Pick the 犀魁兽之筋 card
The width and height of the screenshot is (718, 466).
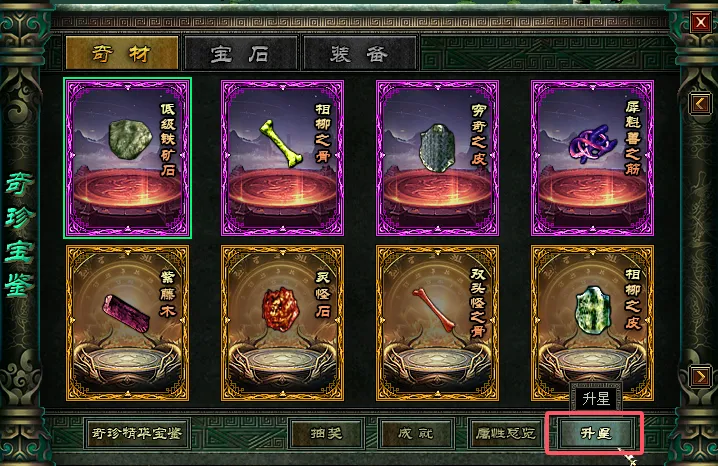pos(592,158)
